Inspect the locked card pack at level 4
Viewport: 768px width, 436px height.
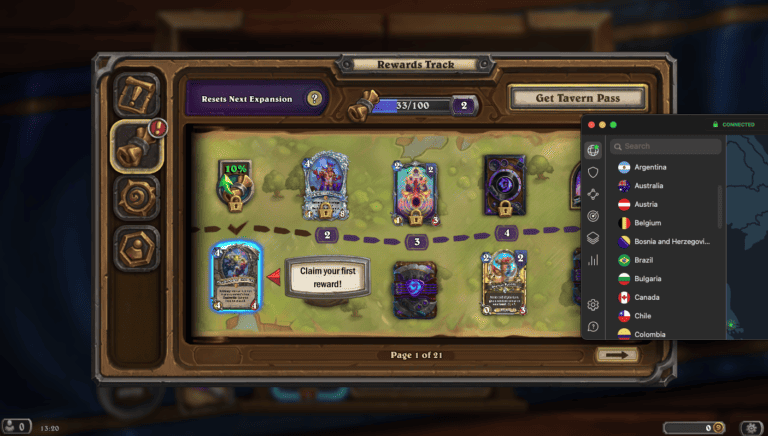coord(505,185)
